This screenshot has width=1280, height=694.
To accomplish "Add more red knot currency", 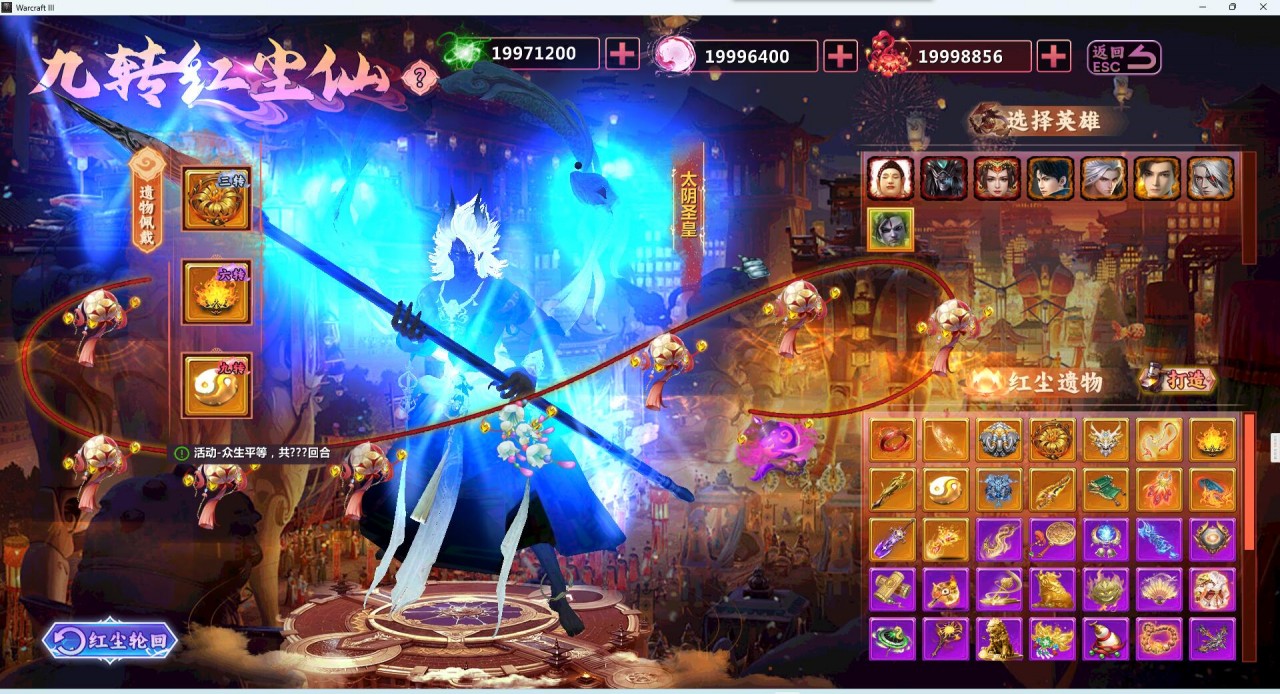I will coord(1053,56).
